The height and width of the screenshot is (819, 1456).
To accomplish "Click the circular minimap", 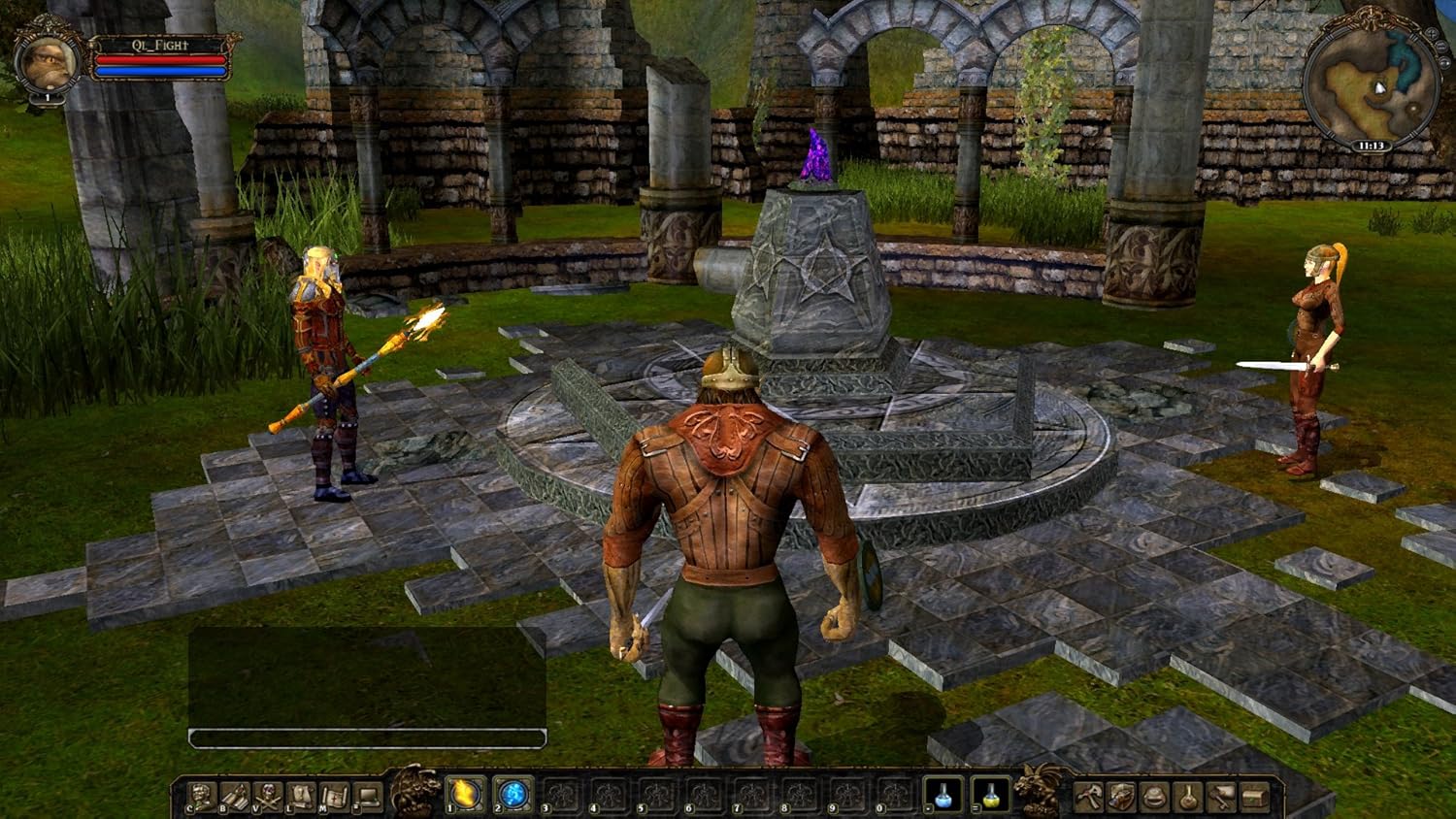I will pyautogui.click(x=1370, y=88).
